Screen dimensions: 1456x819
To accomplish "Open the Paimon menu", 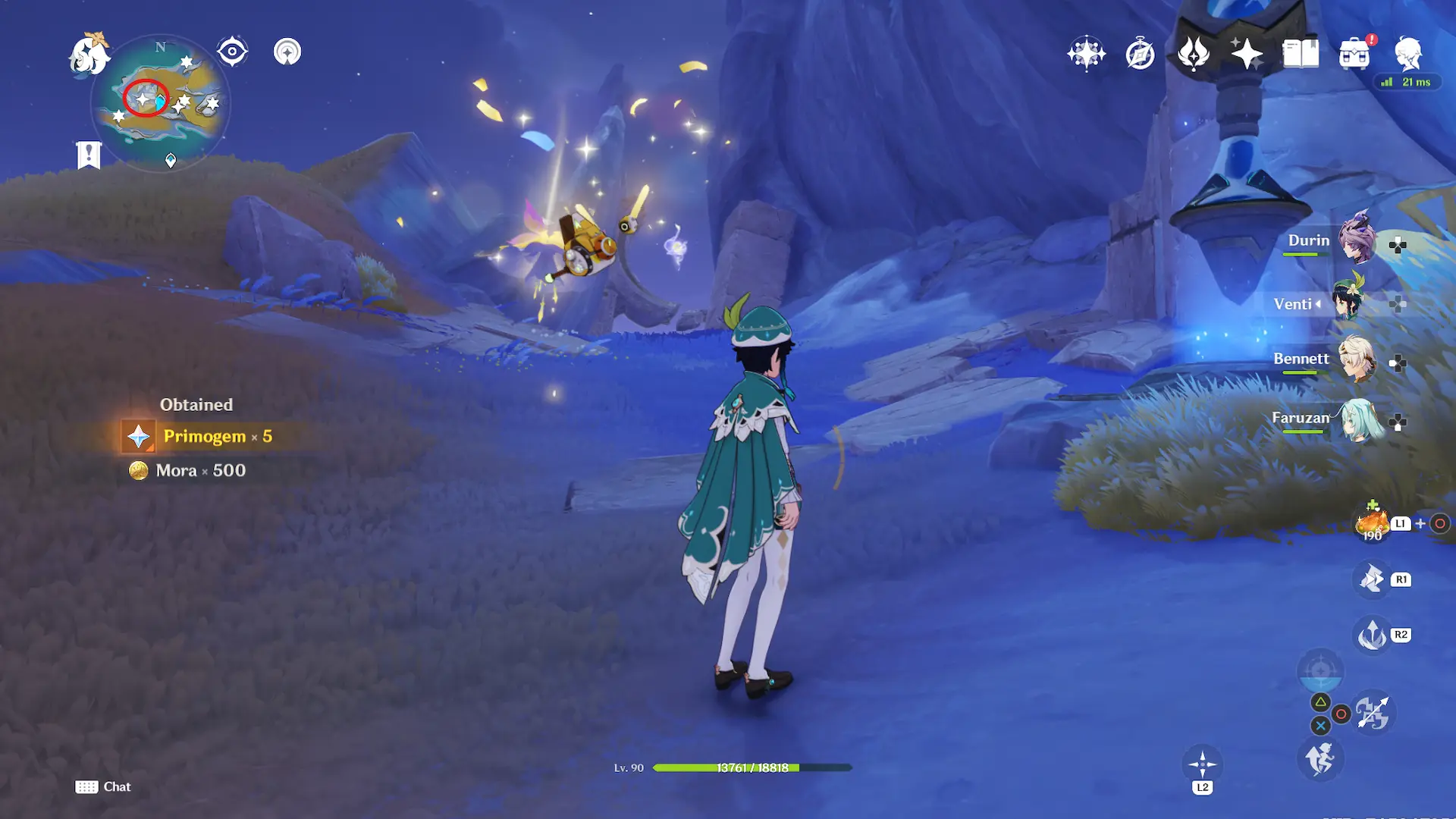I will pos(89,55).
